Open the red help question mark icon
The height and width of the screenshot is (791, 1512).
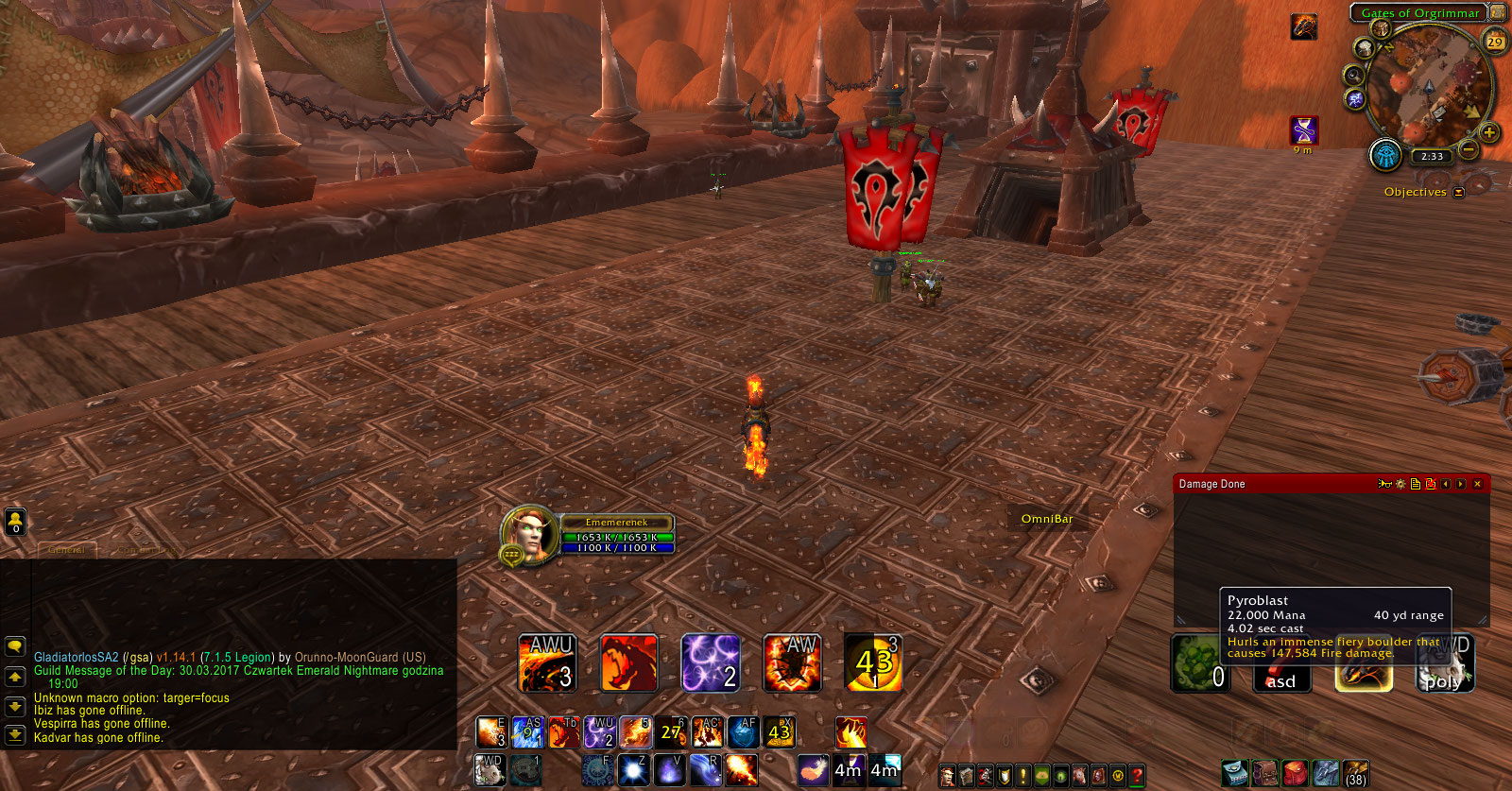pyautogui.click(x=1136, y=776)
